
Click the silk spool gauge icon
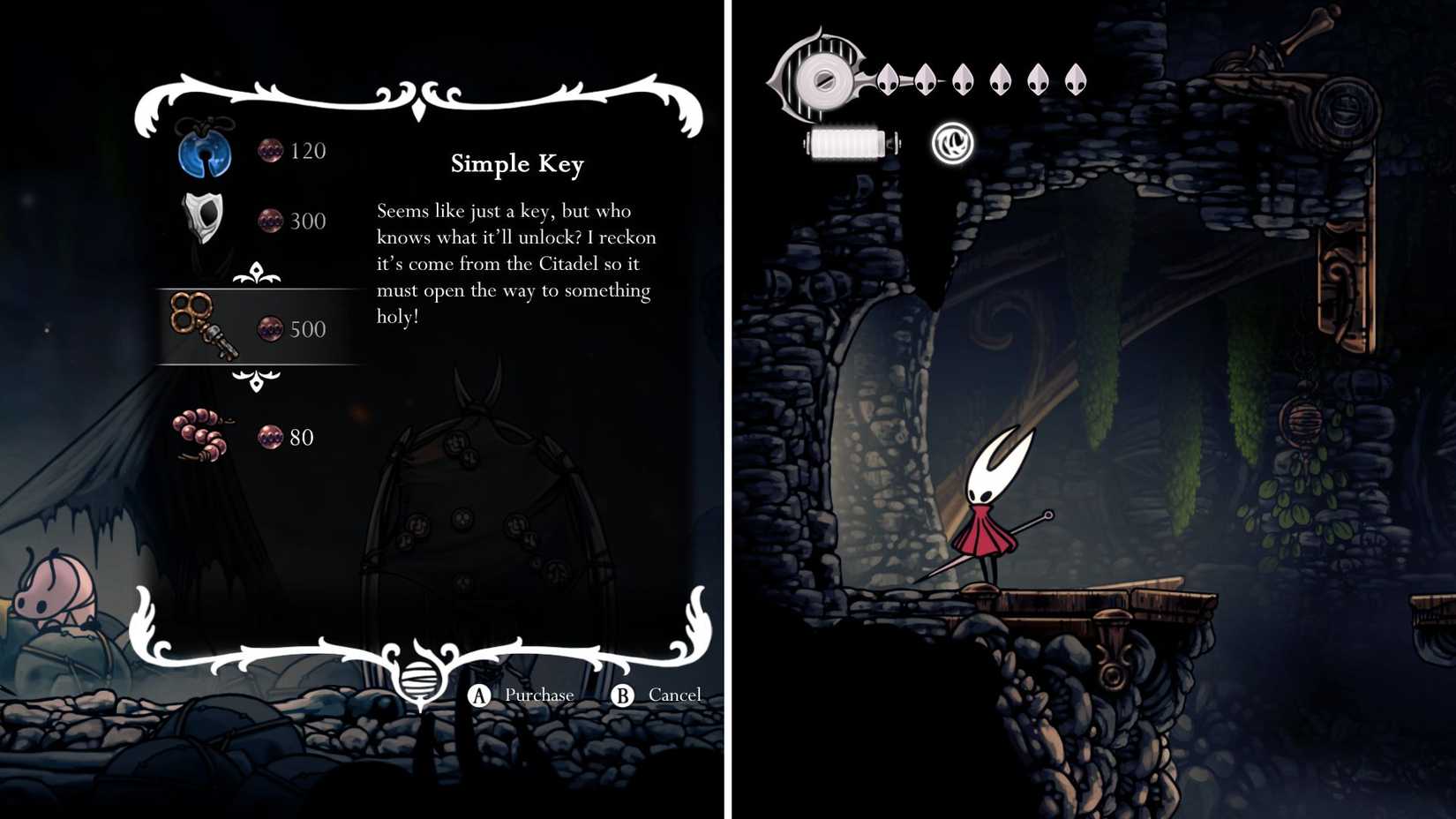pos(824,79)
